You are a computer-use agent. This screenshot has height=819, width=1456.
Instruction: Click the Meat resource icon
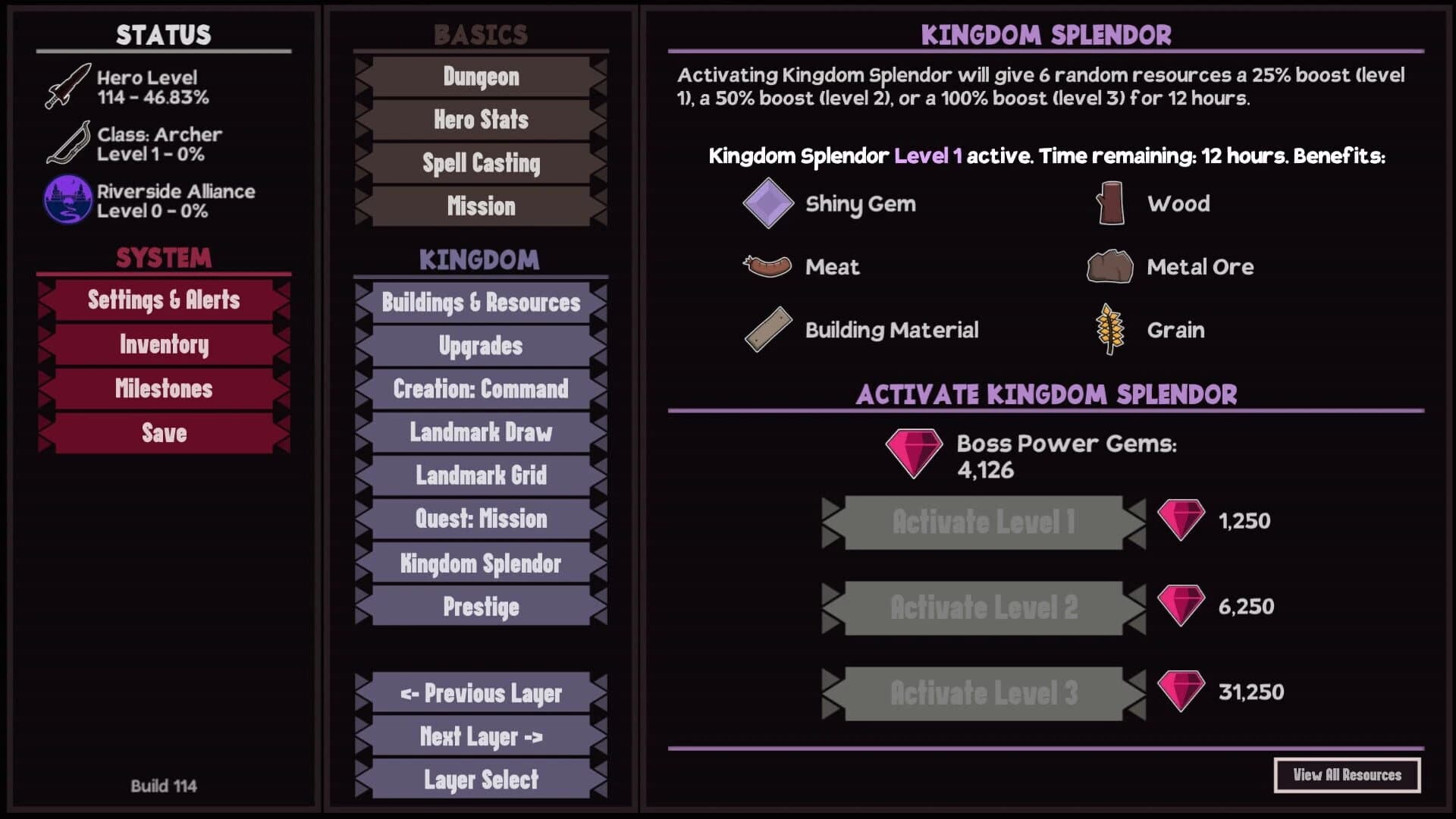tap(766, 266)
